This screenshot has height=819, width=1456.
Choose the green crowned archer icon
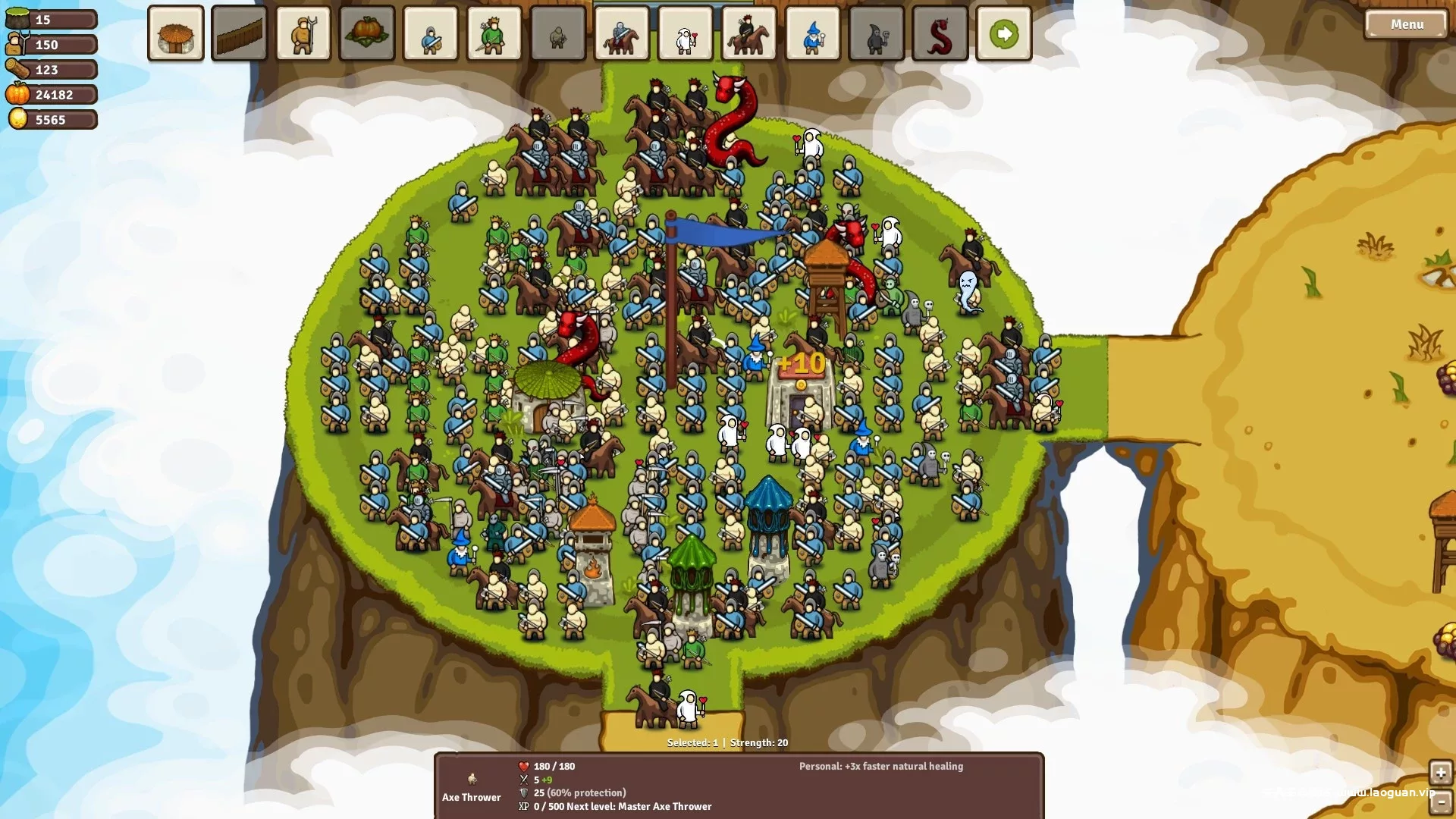click(494, 34)
